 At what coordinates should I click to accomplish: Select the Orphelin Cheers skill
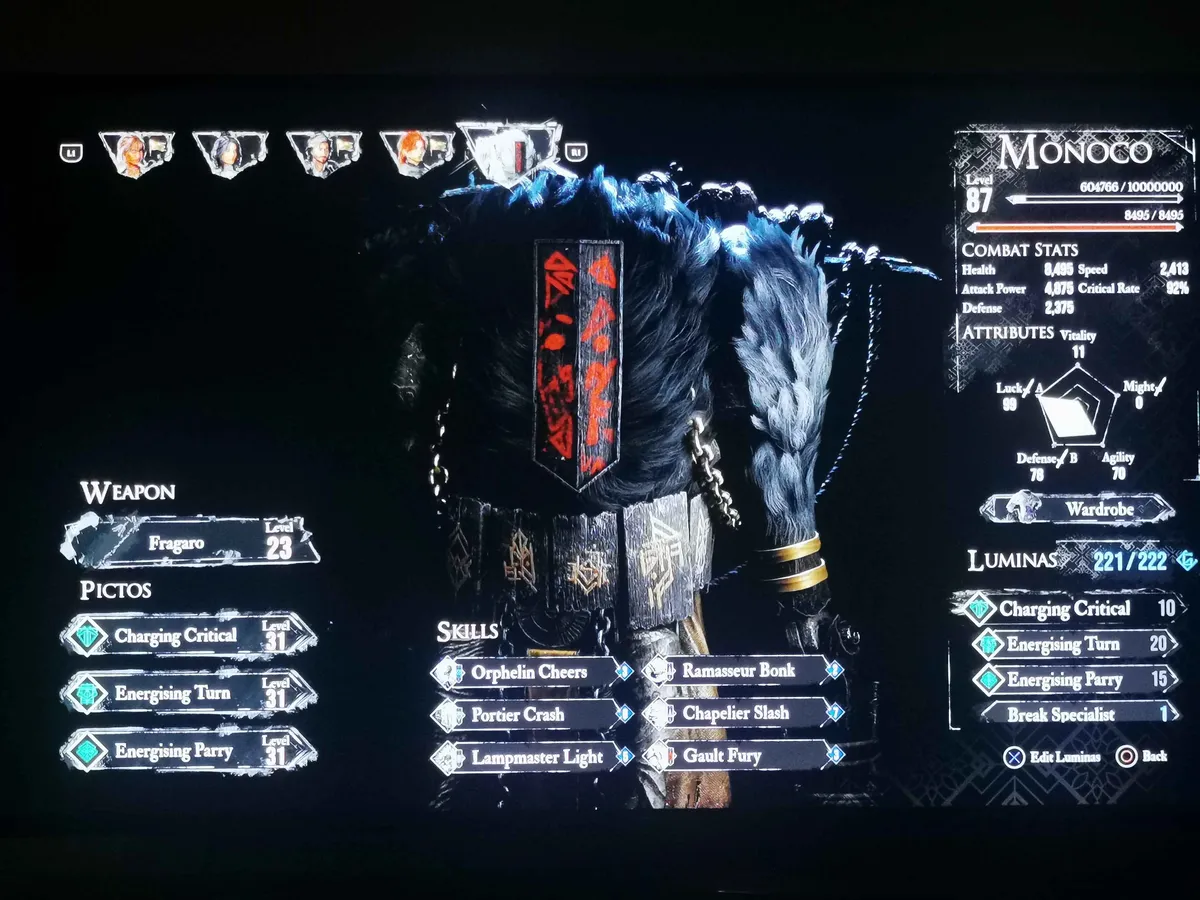tap(530, 672)
